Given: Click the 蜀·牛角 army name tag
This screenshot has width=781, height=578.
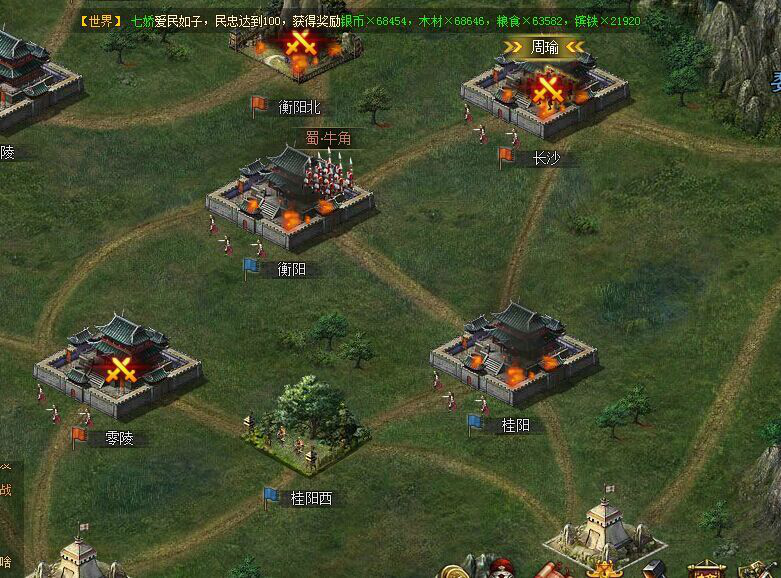Looking at the screenshot, I should tap(329, 137).
